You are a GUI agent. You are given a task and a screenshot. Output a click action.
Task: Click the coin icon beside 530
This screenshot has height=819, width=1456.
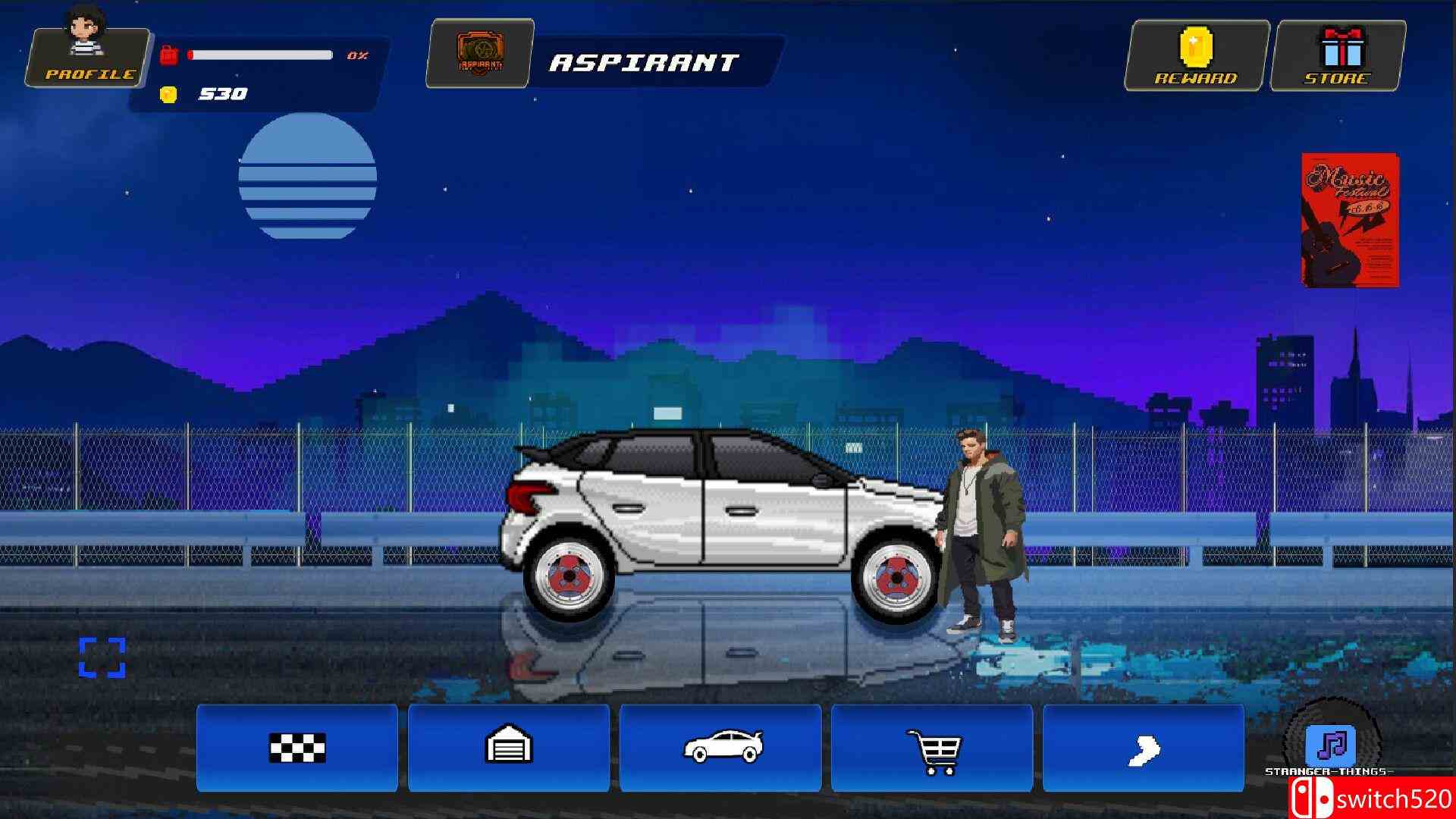168,95
